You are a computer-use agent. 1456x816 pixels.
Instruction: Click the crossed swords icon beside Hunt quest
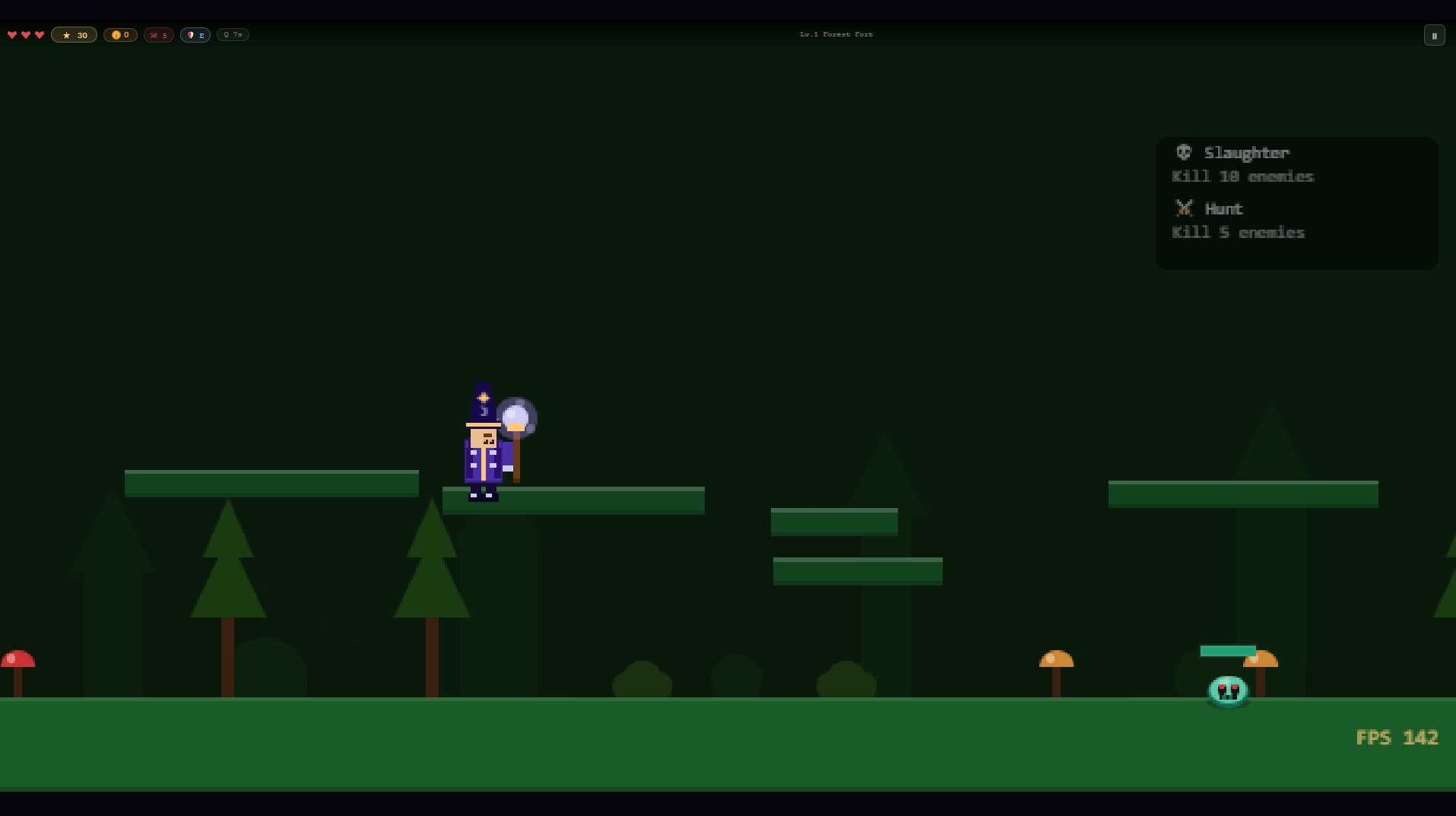point(1184,208)
